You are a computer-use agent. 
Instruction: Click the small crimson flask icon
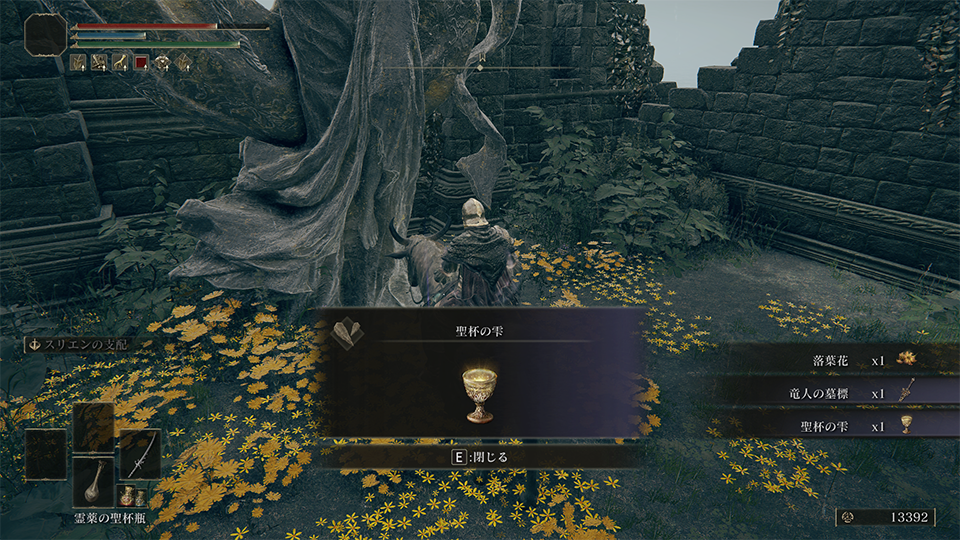(127, 496)
